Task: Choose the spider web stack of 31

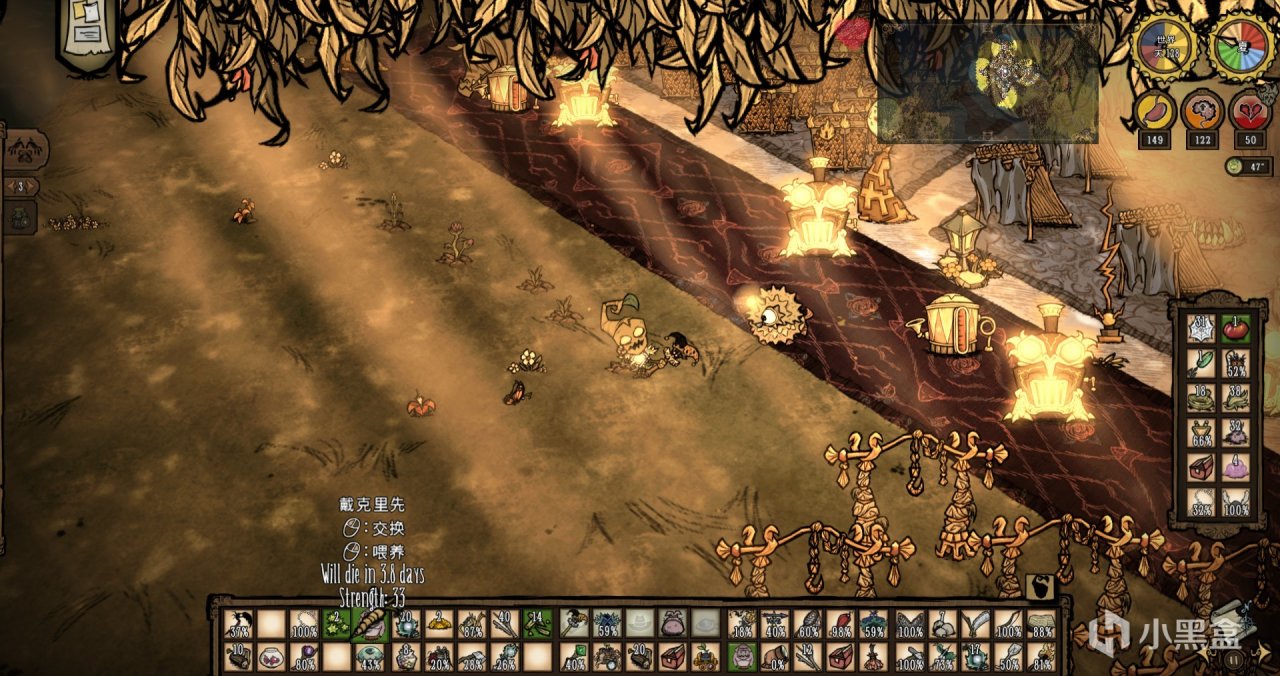Action: [x=1202, y=329]
